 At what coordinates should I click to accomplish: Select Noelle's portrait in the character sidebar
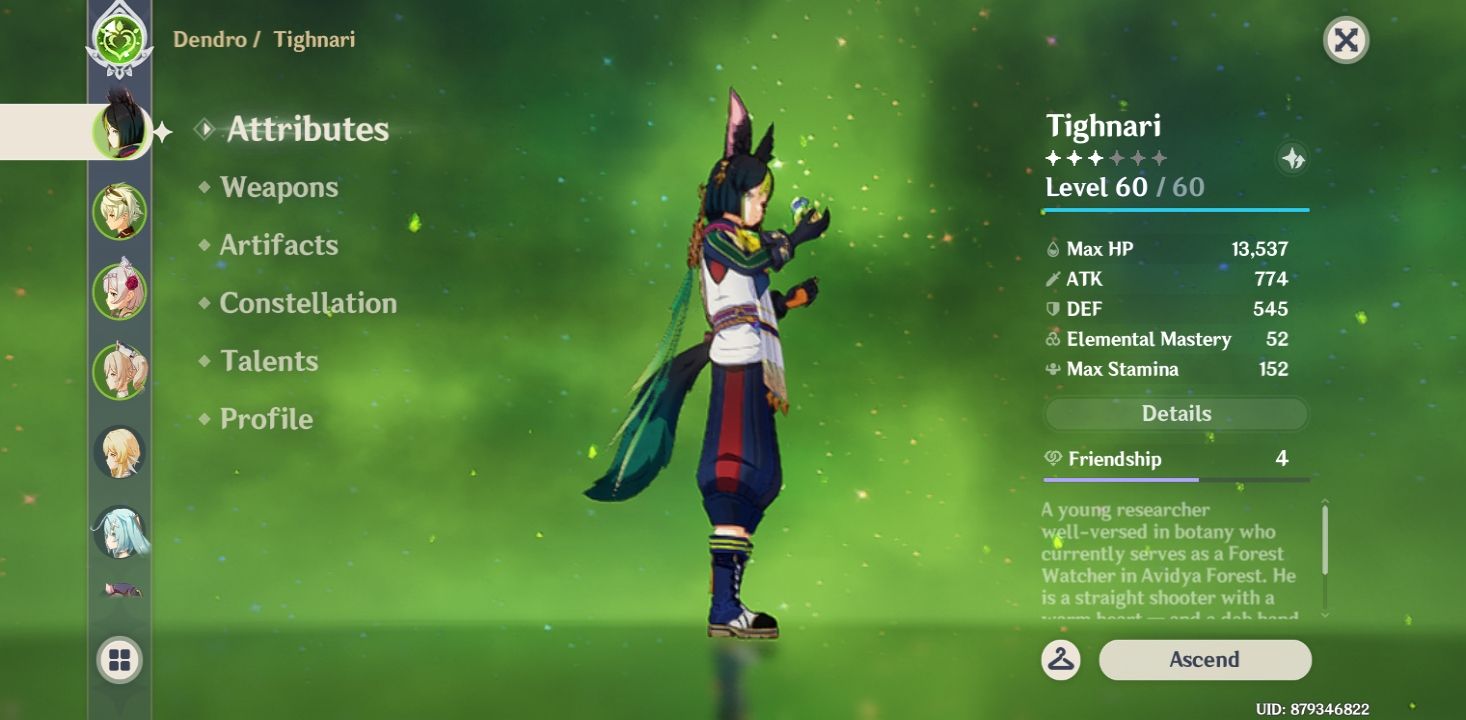pyautogui.click(x=119, y=290)
